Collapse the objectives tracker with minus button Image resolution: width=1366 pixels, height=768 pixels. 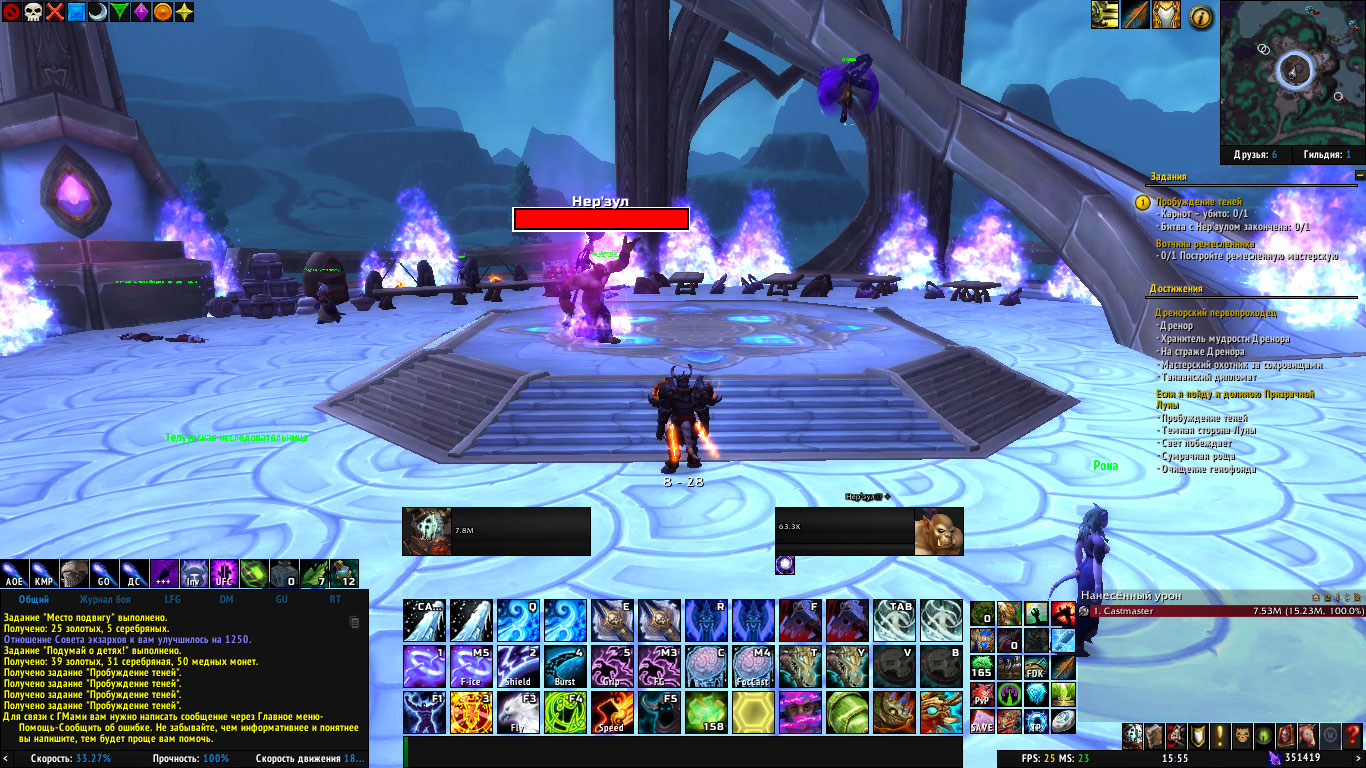1359,175
